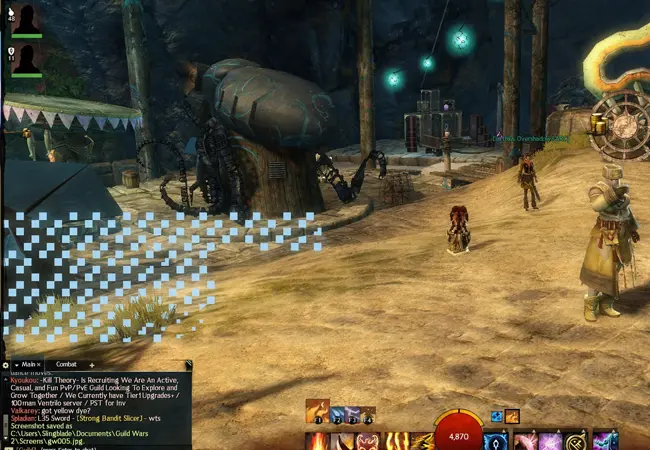Activate the F2 water attunement icon
Viewport: 650px width, 450px height.
338,413
